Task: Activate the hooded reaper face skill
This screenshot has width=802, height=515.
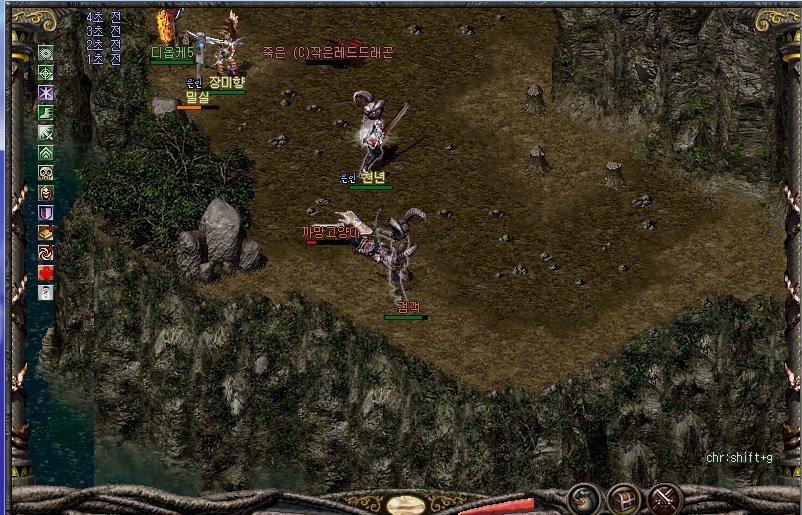Action: click(x=46, y=192)
